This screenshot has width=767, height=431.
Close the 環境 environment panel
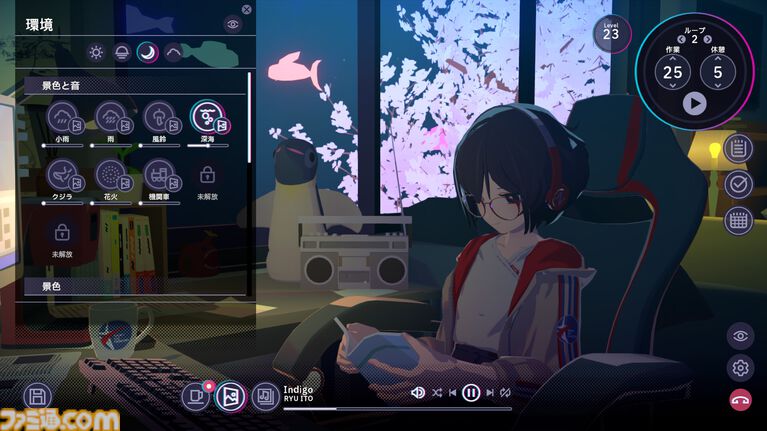[247, 10]
